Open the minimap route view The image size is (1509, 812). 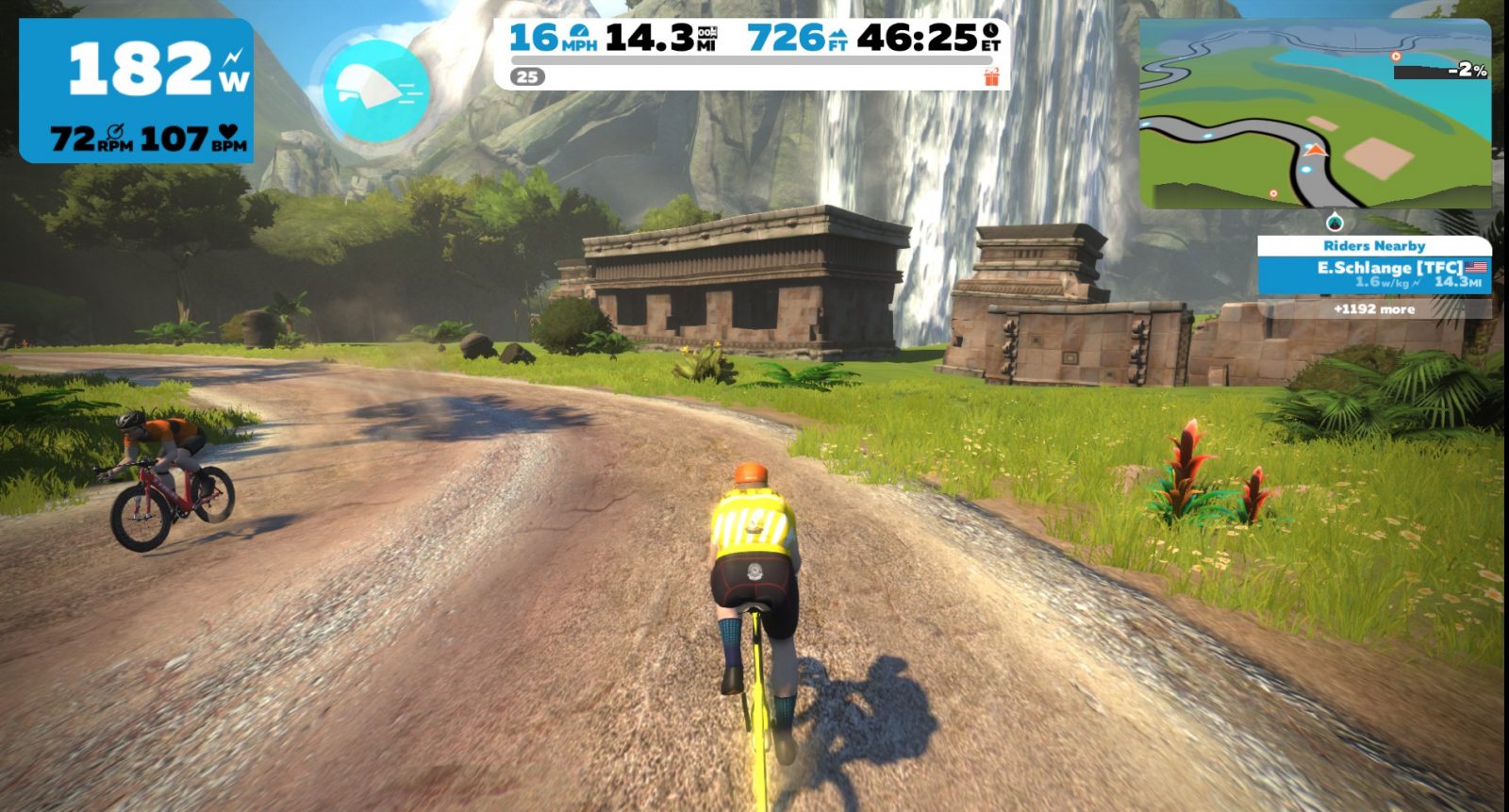coord(1315,115)
